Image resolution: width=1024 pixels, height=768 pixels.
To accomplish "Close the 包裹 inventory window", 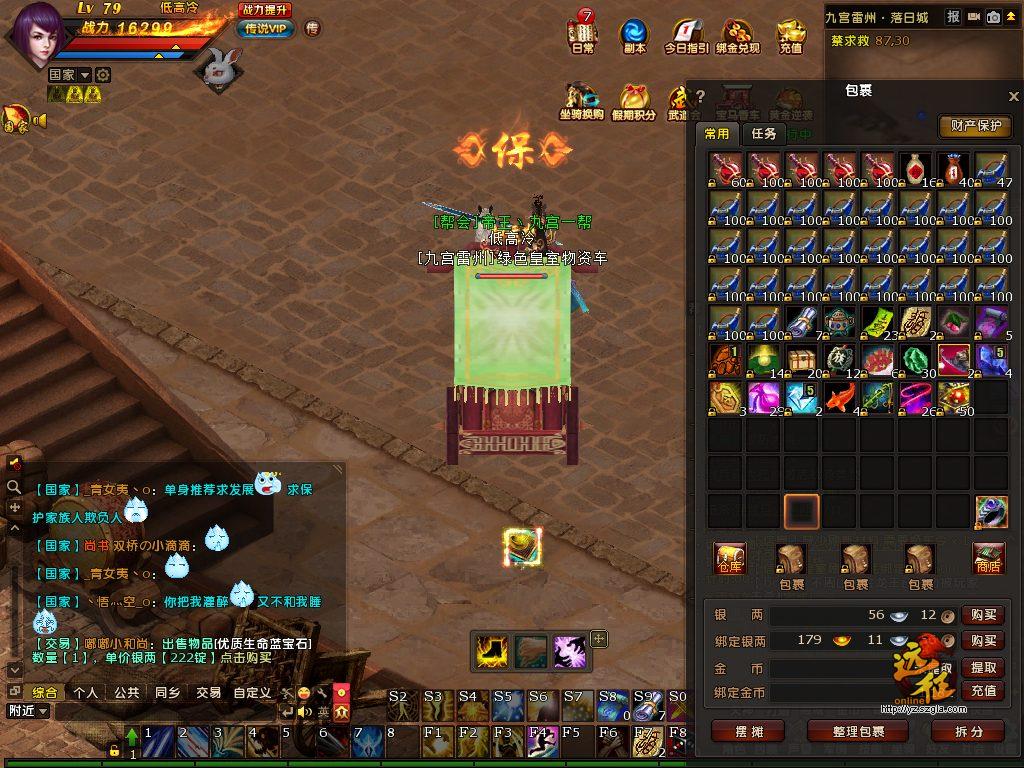I will click(x=1013, y=97).
